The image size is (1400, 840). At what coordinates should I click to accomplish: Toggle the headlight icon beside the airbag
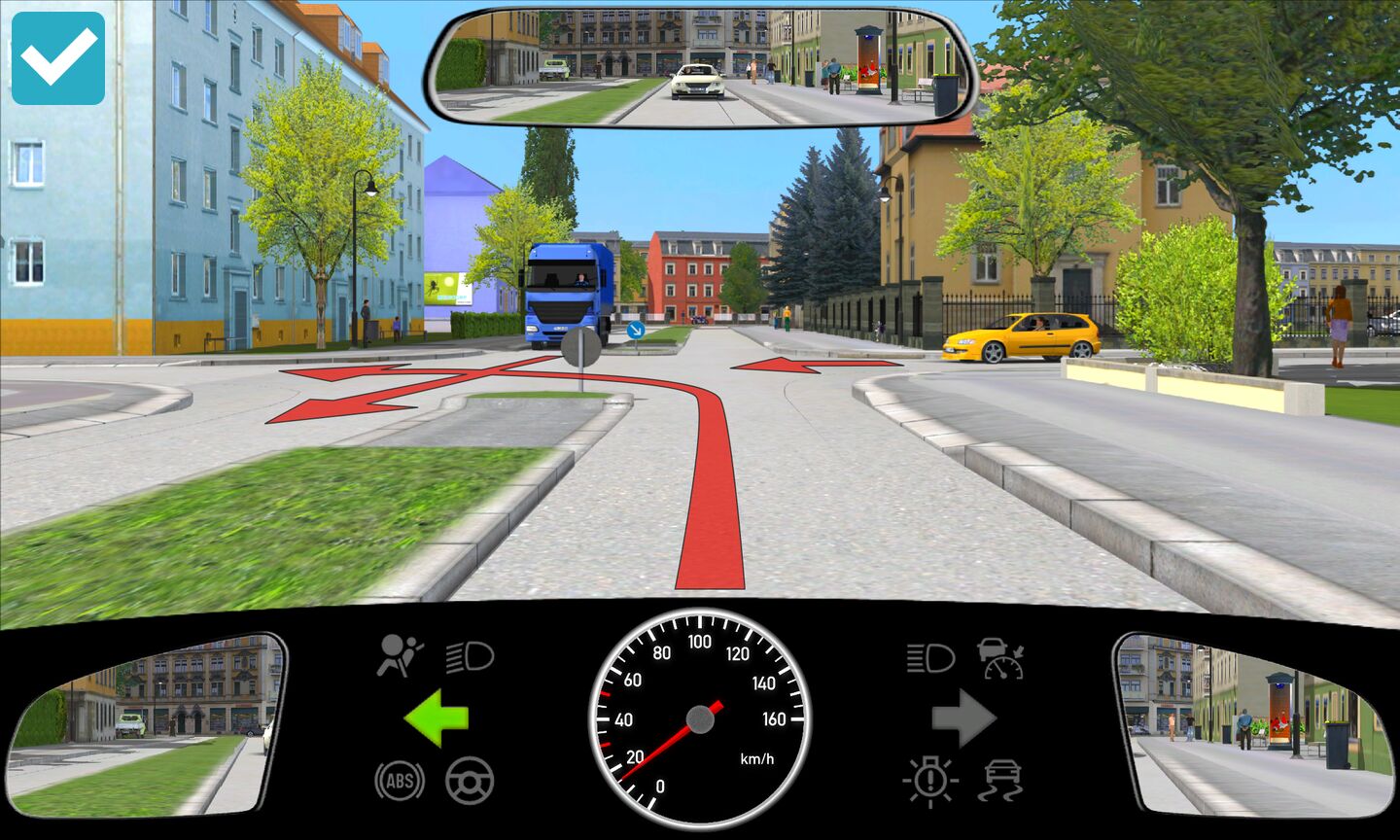pos(471,657)
